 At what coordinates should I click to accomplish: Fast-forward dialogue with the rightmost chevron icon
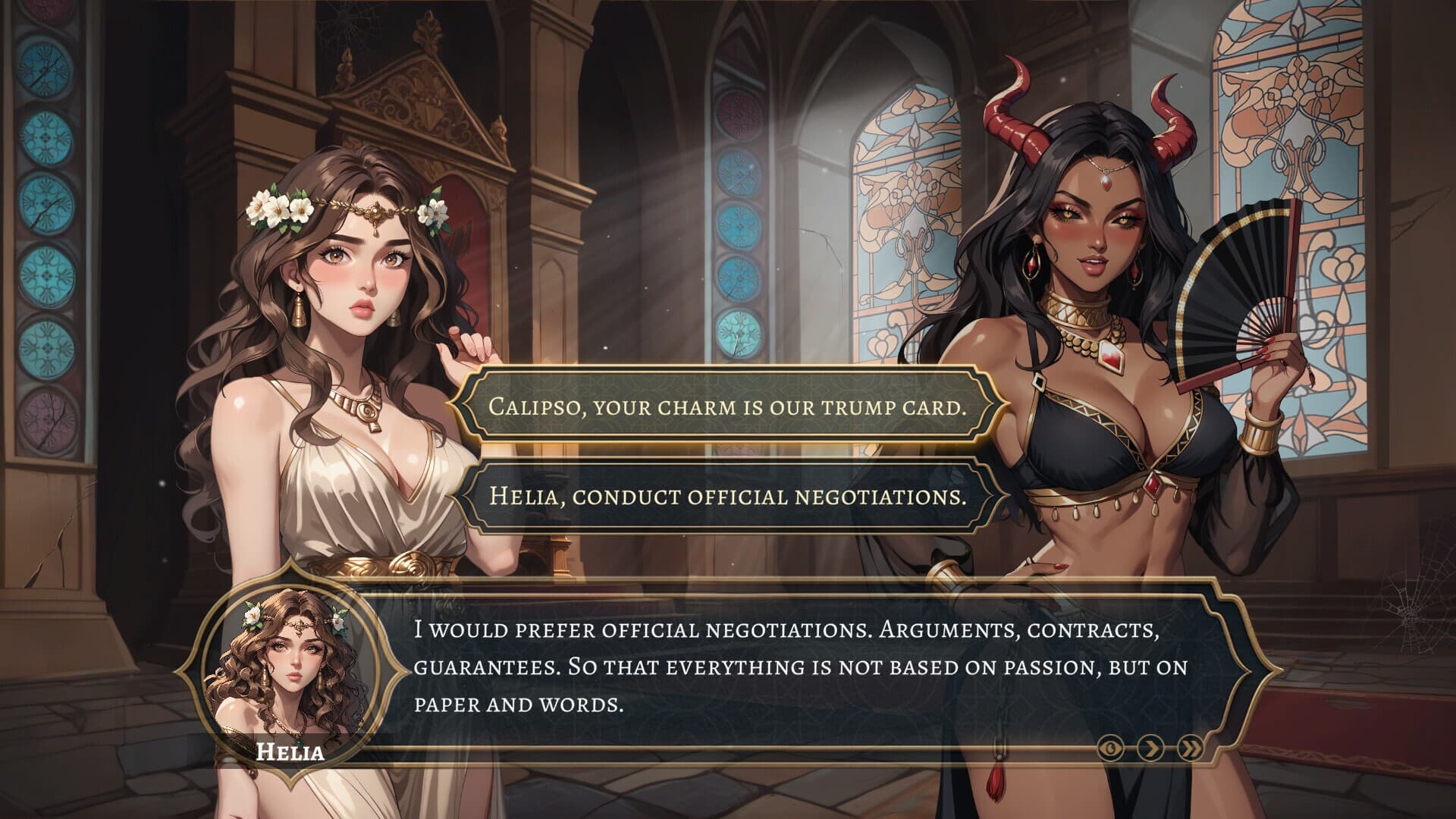pos(1191,748)
